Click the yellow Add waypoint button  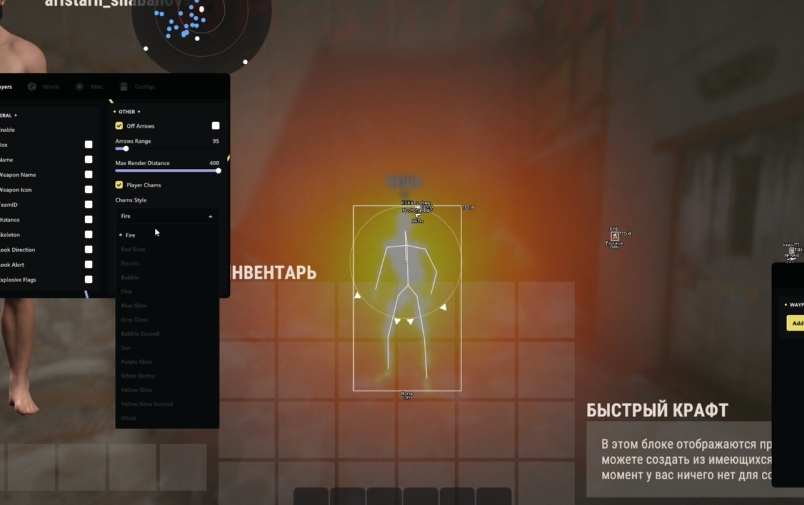[796, 323]
